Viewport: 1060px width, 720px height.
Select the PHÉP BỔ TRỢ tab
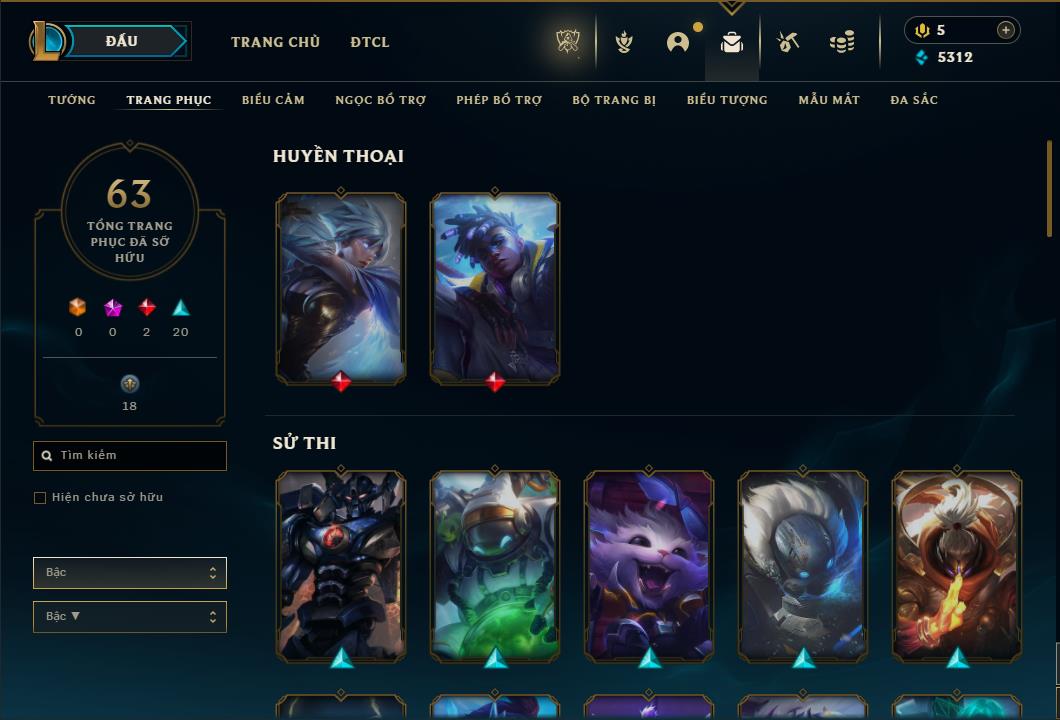pos(499,100)
